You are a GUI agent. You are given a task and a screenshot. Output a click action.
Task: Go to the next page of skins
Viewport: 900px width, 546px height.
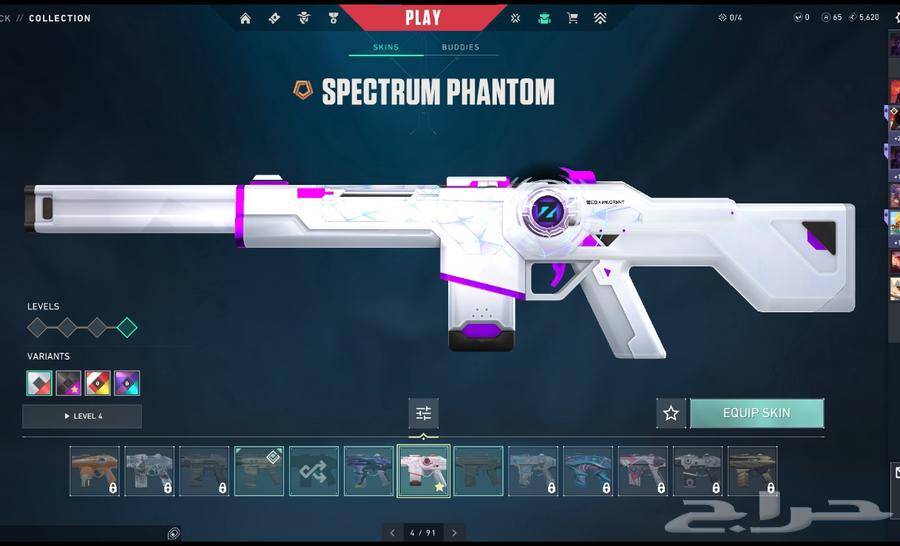(455, 533)
